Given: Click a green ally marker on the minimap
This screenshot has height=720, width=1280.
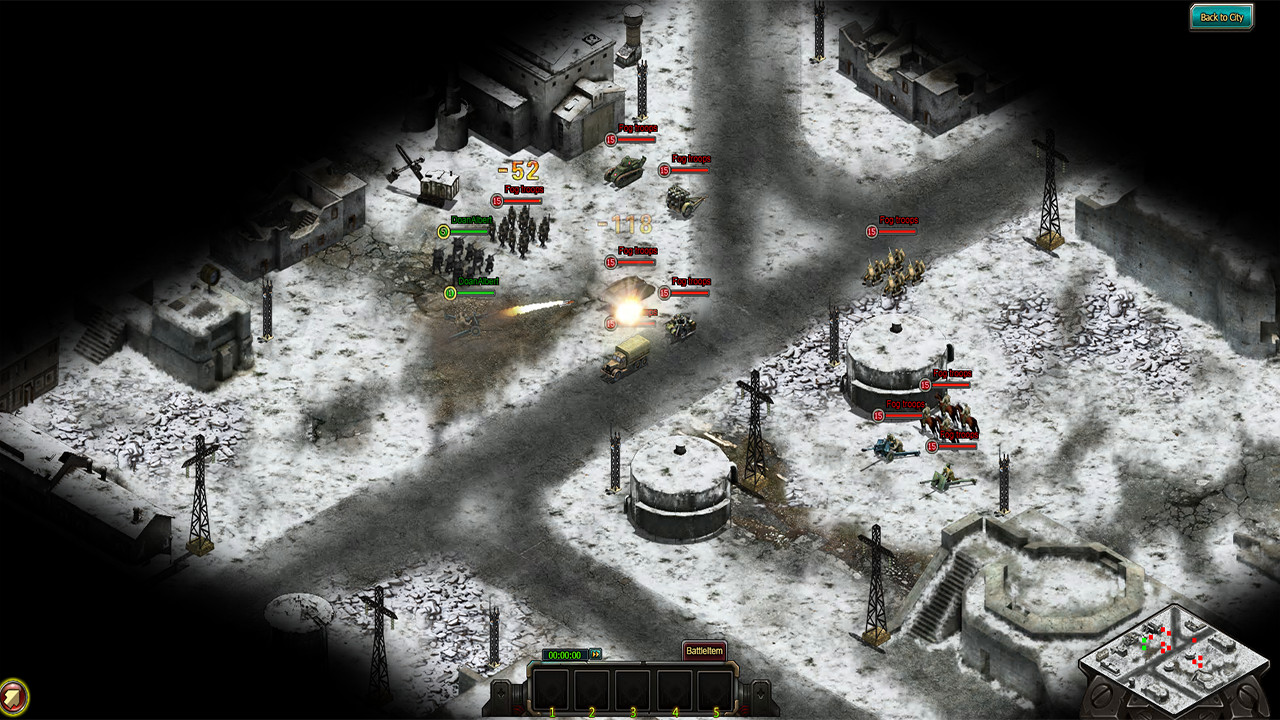Looking at the screenshot, I should 1144,640.
